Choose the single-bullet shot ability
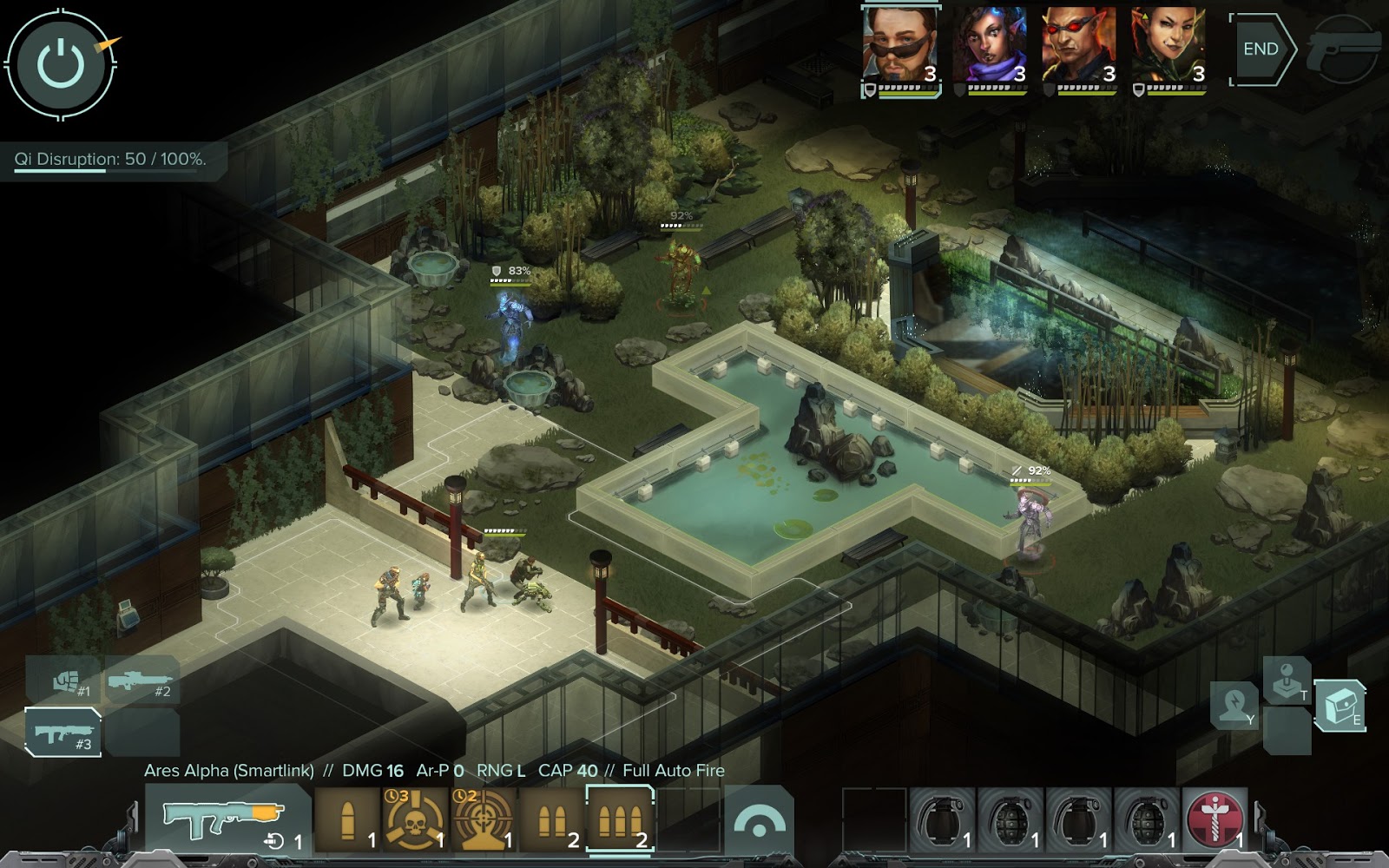This screenshot has width=1389, height=868. (x=347, y=819)
